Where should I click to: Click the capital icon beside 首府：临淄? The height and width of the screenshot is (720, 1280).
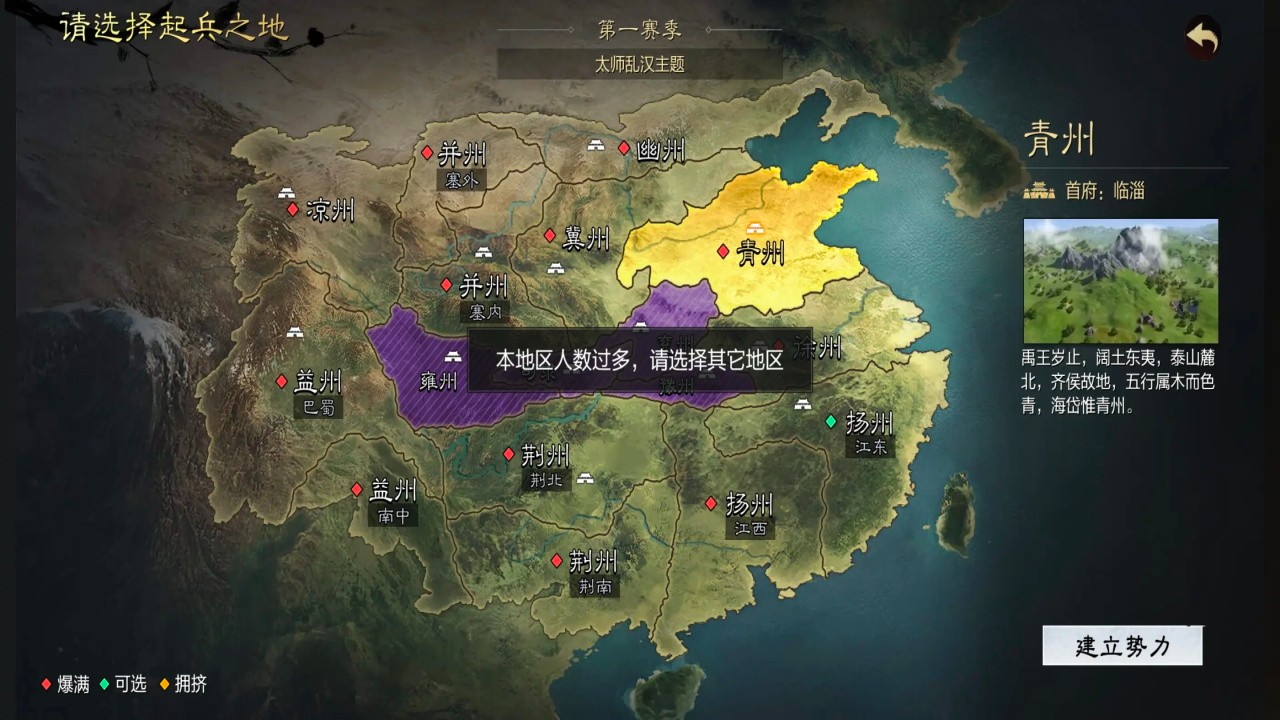[x=1037, y=190]
